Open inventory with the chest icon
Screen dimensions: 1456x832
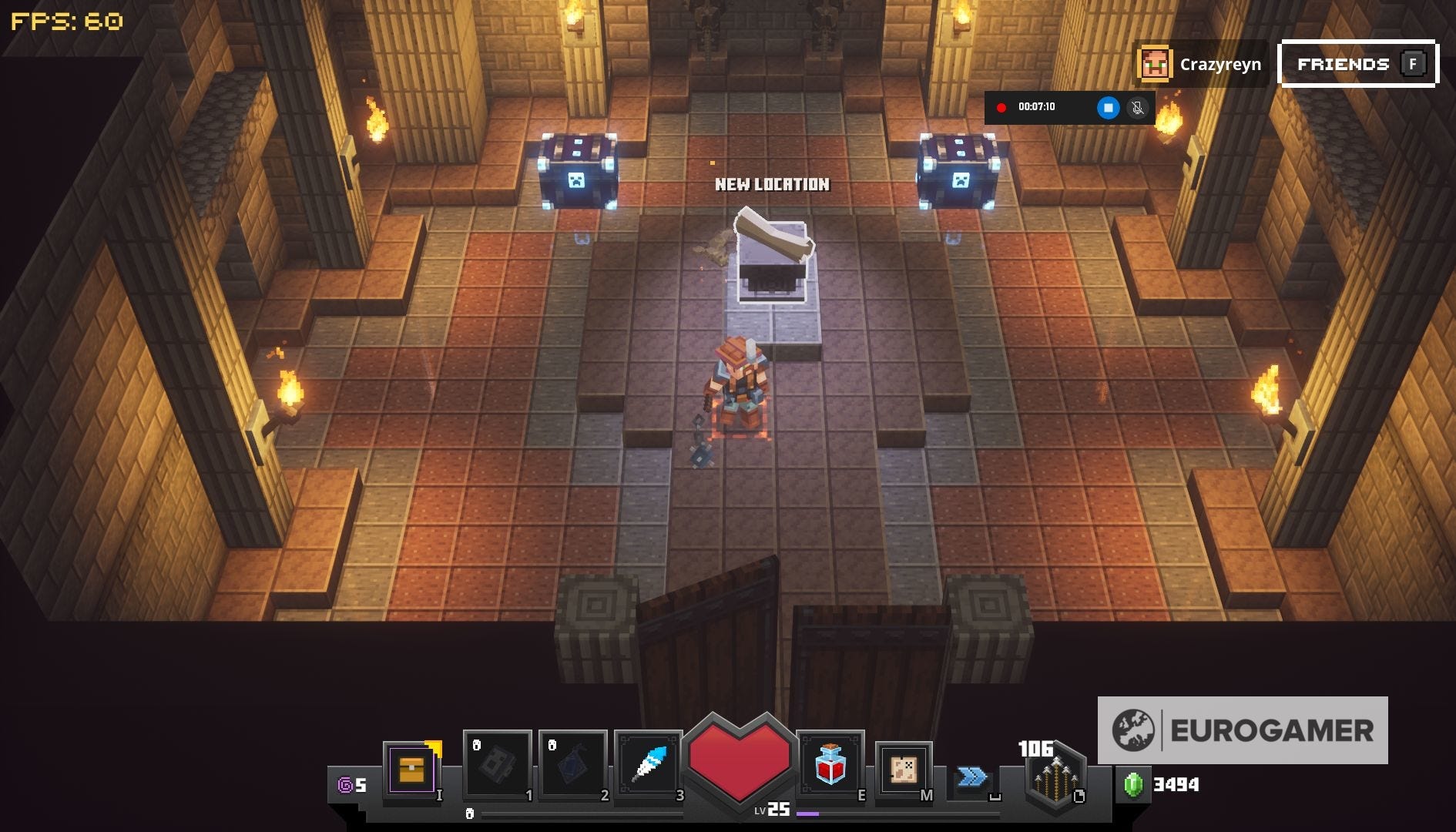point(413,767)
